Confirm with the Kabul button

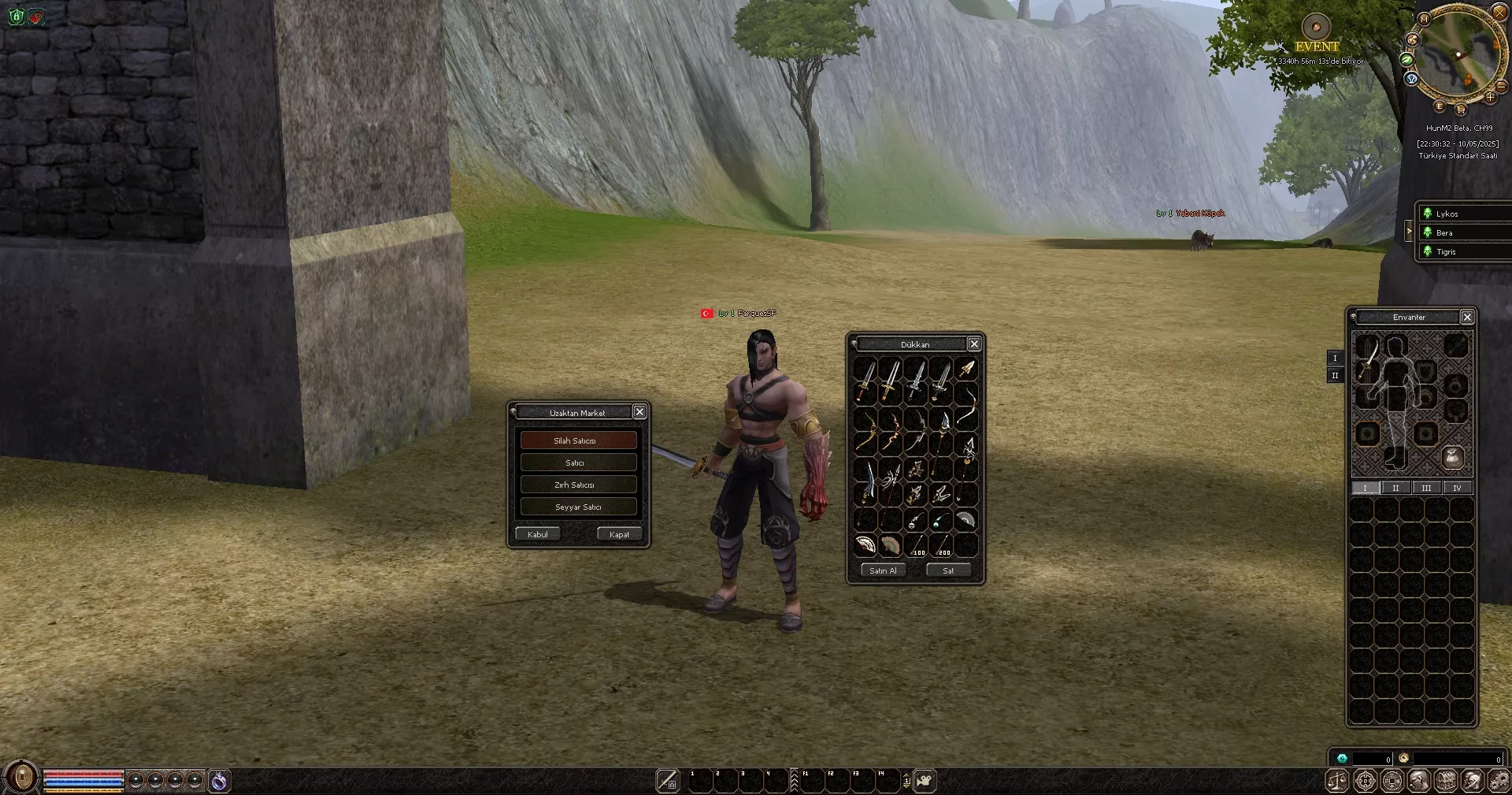click(x=538, y=534)
